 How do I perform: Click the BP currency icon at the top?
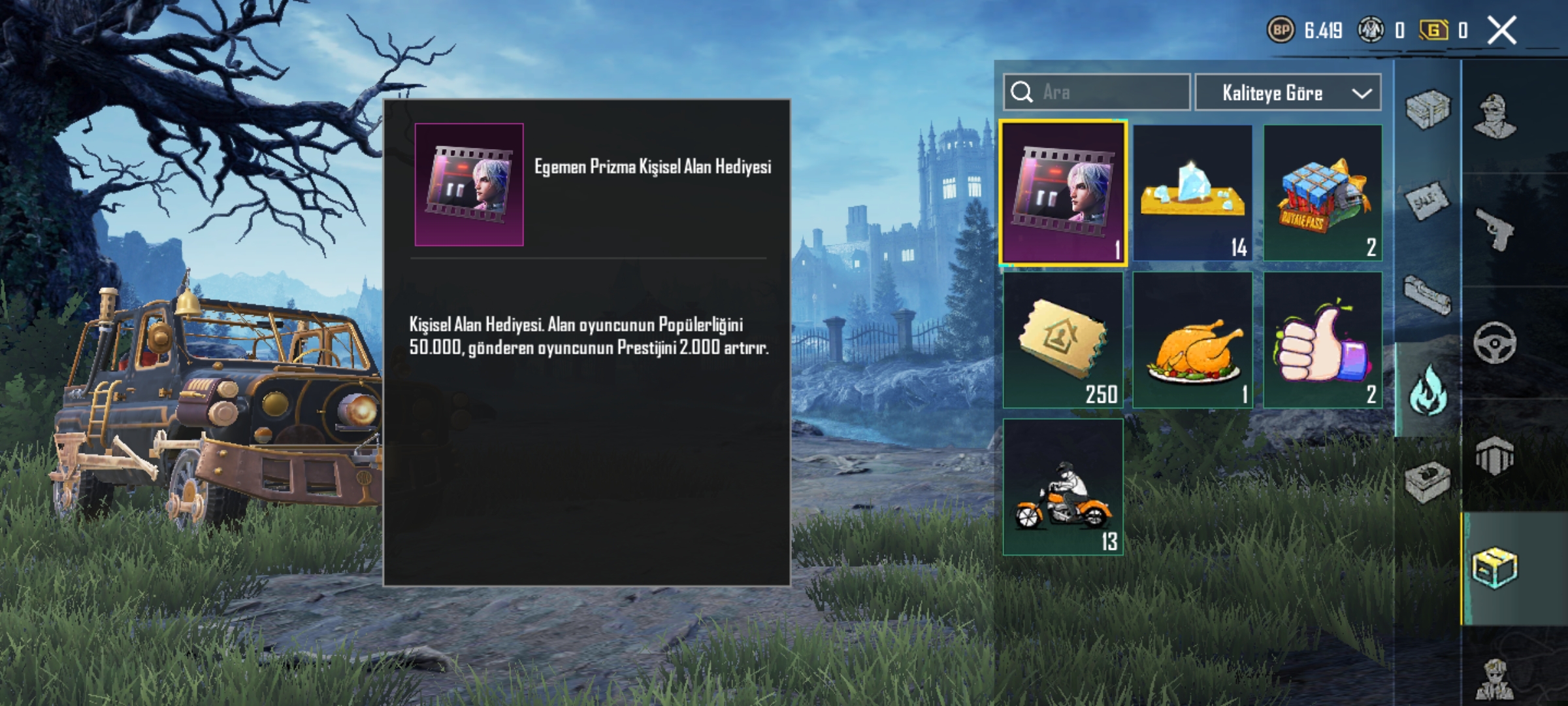tap(1281, 28)
